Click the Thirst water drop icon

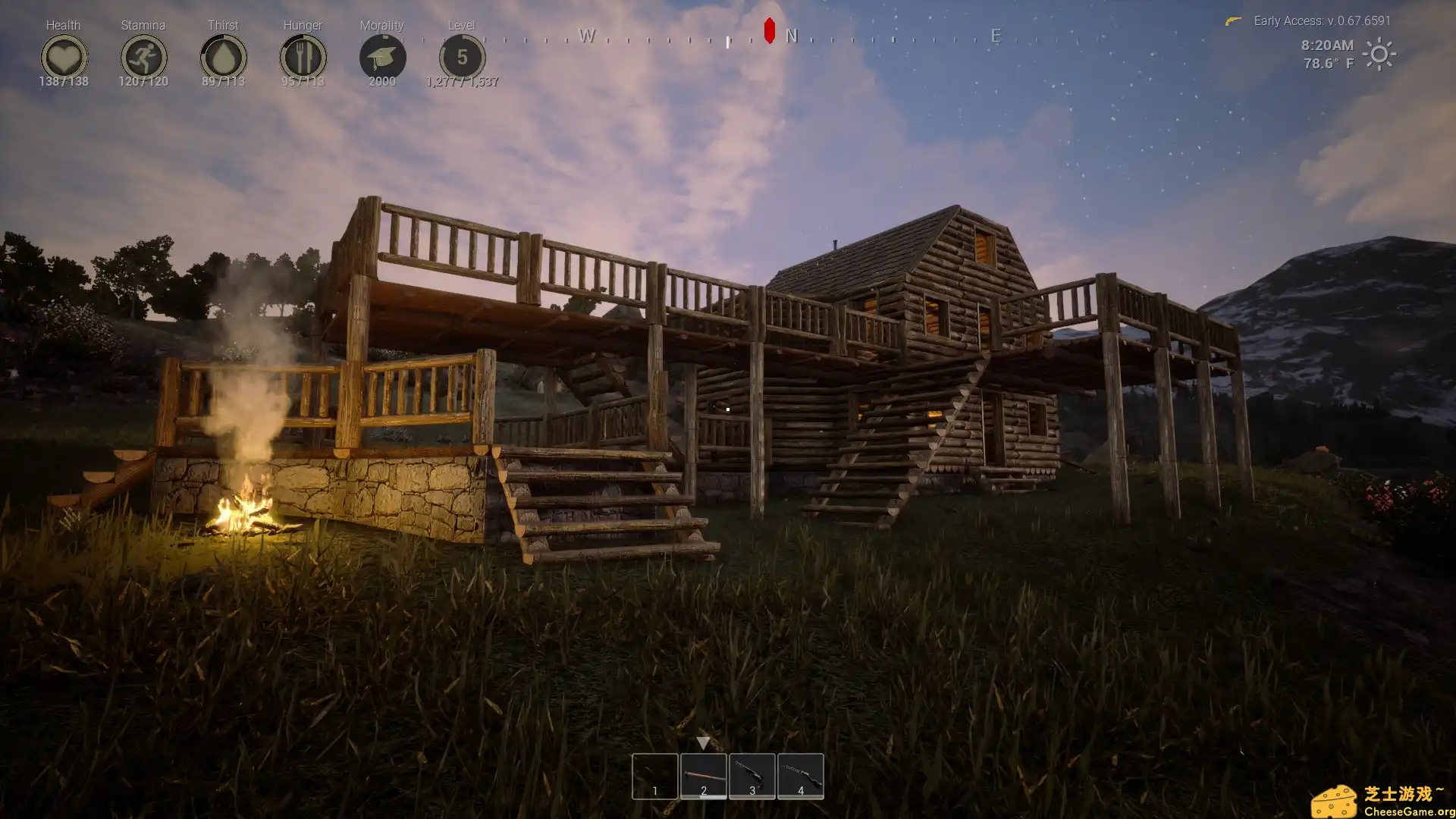coord(223,56)
